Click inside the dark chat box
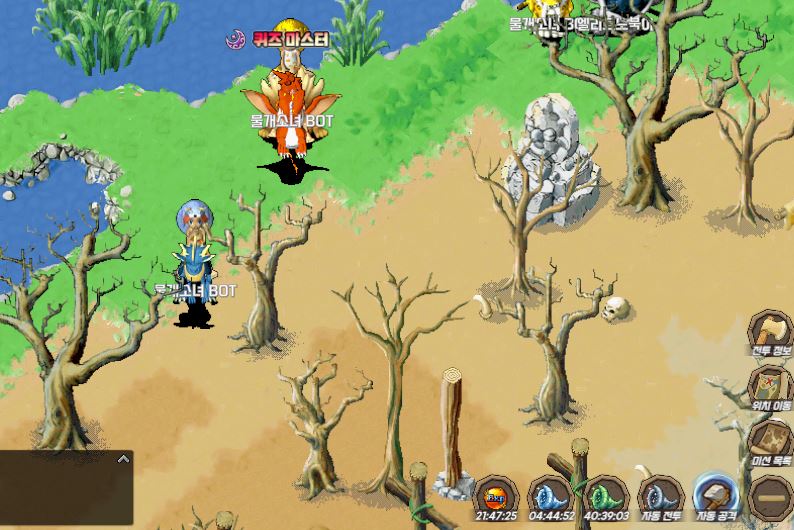This screenshot has height=530, width=794. point(60,495)
